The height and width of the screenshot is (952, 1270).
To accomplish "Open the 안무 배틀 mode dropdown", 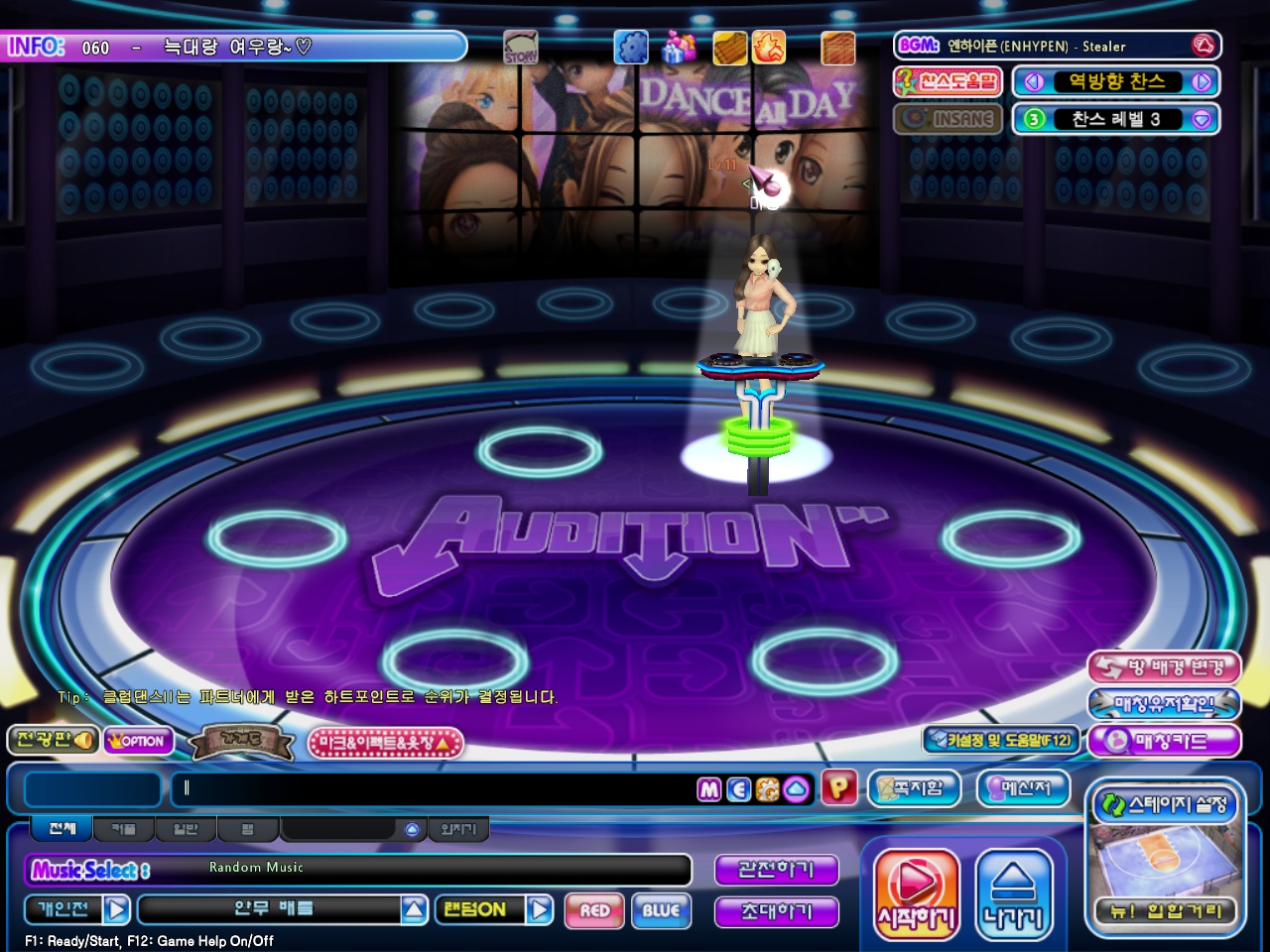I will [x=415, y=909].
